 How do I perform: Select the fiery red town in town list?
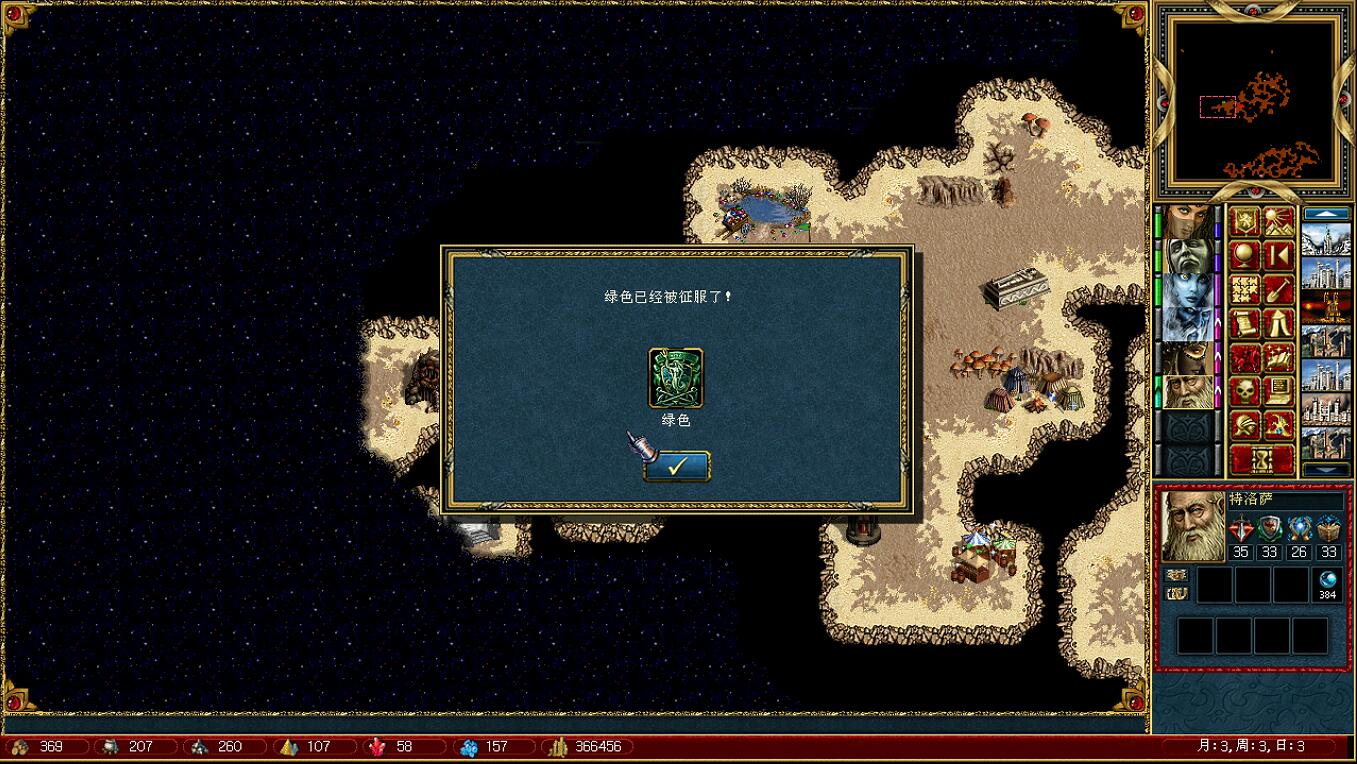click(x=1326, y=307)
